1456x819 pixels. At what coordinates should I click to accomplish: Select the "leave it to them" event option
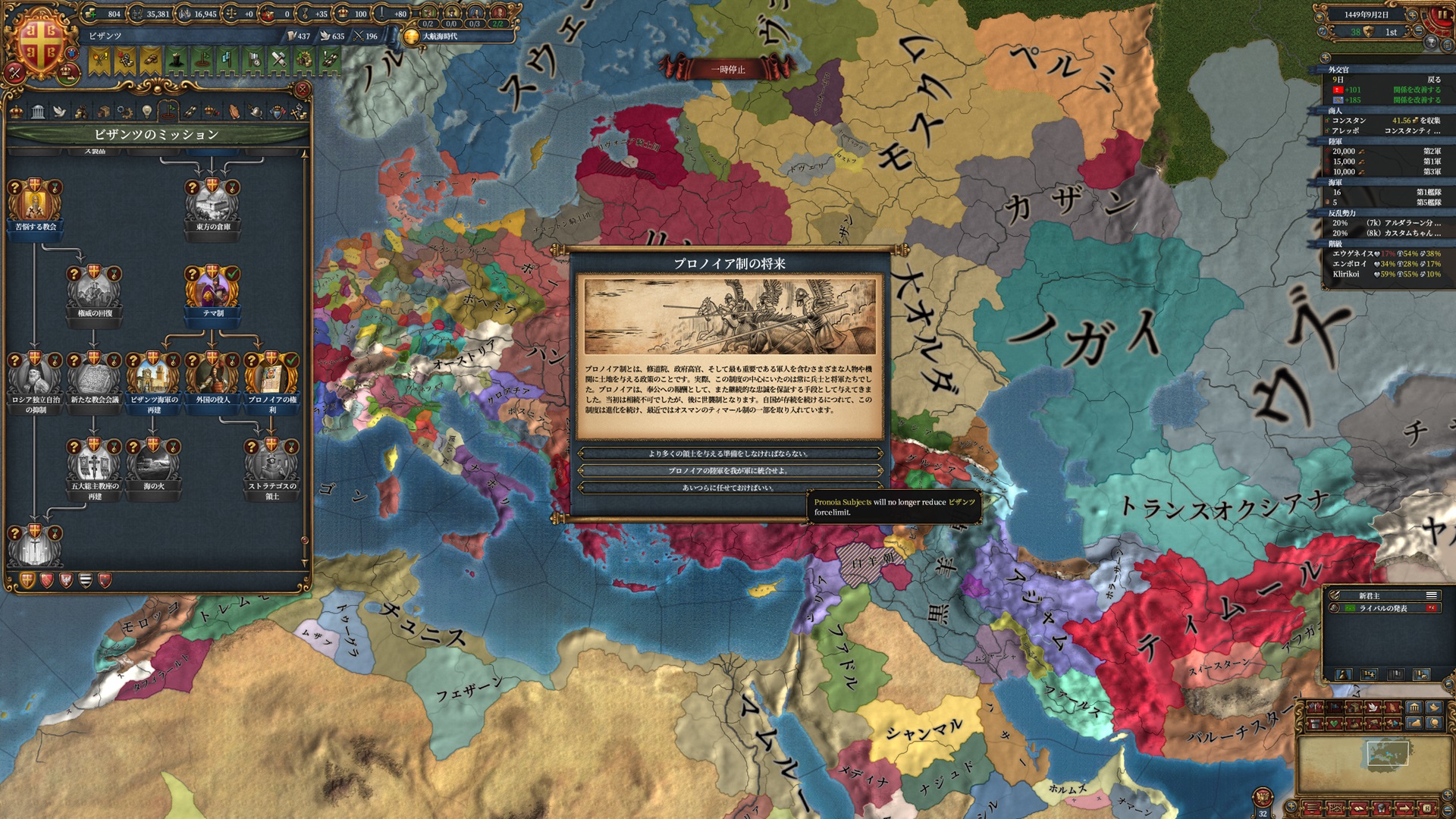(730, 487)
